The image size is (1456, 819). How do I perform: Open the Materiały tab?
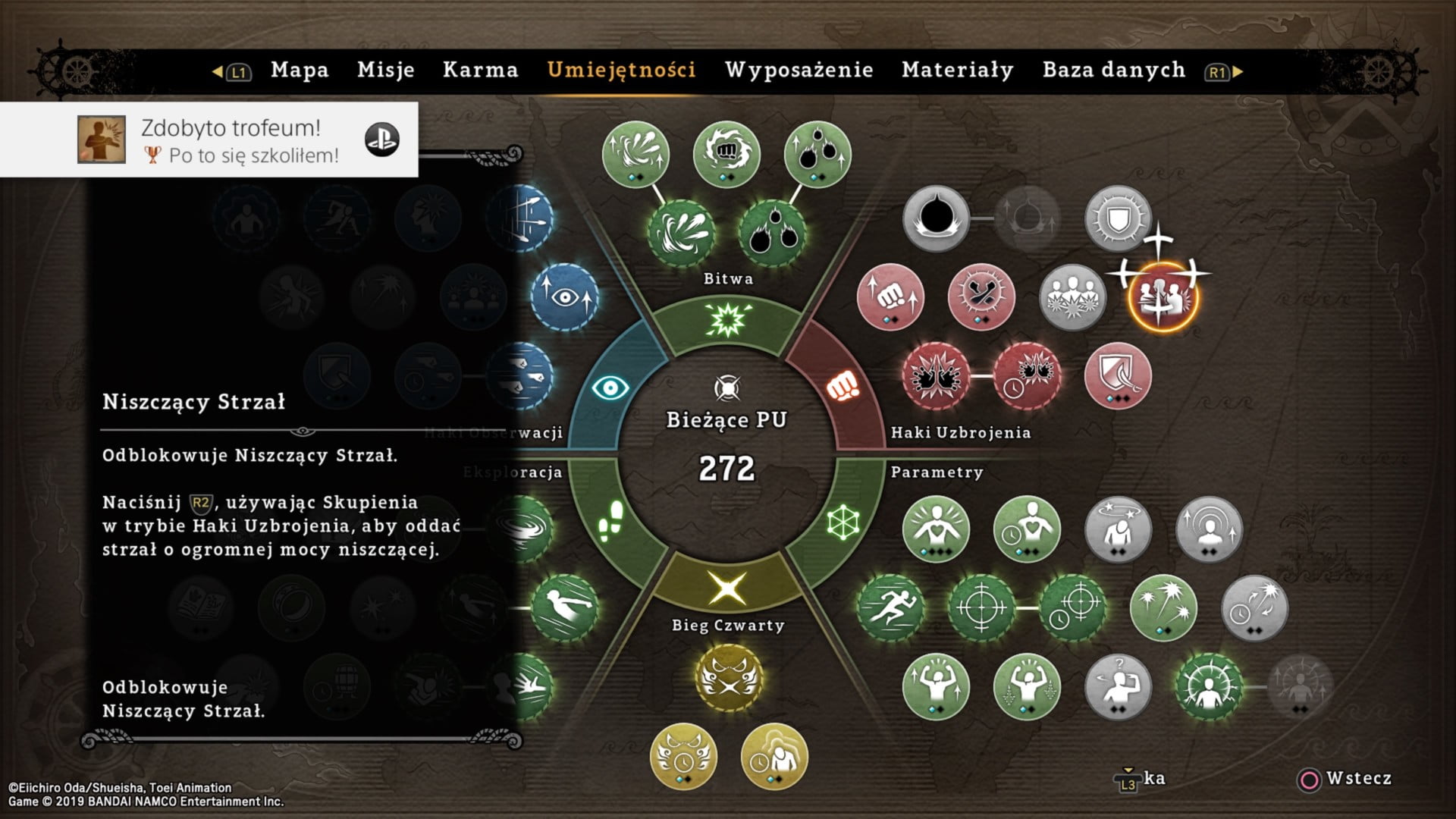pyautogui.click(x=958, y=71)
